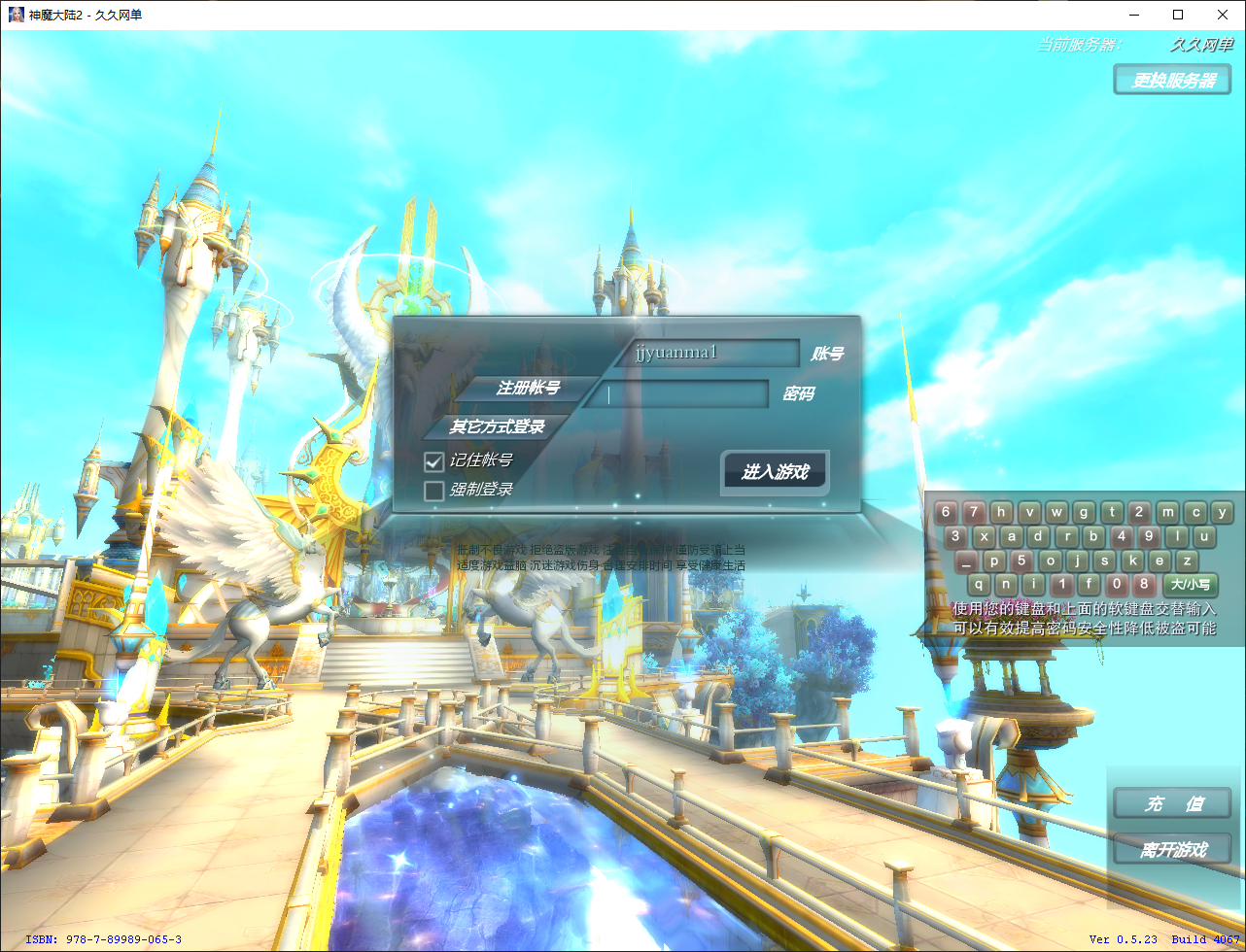Toggle the 记住帐号 remember account checkbox
Viewport: 1246px width, 952px height.
coord(434,460)
